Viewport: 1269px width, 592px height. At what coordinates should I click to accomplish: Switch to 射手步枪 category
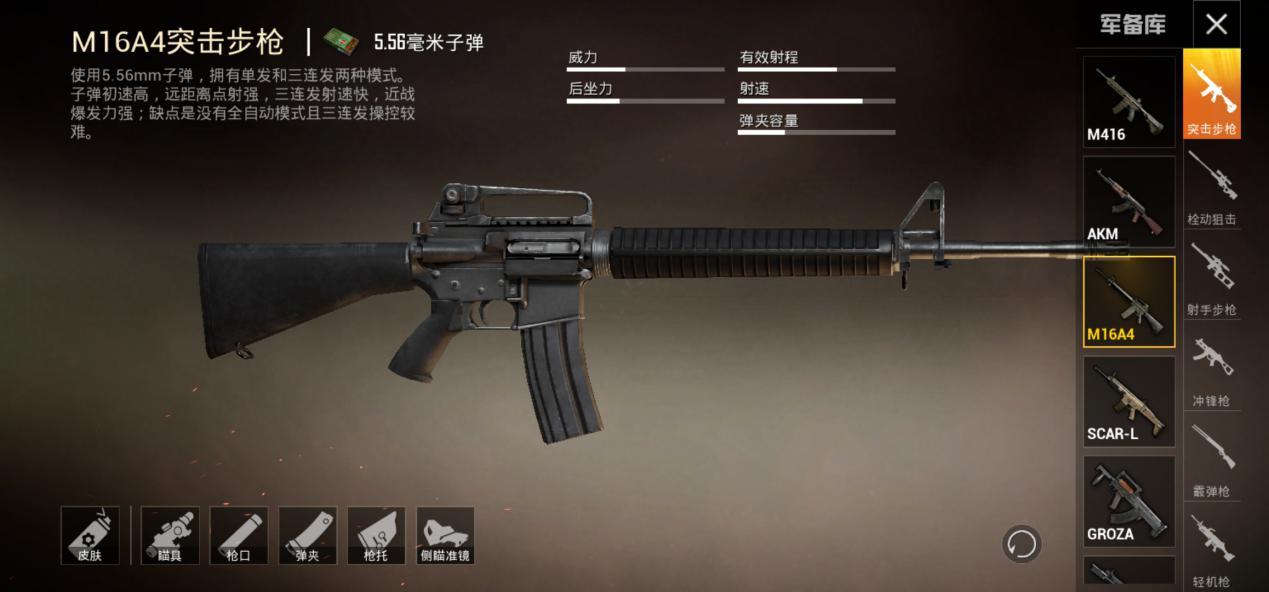pos(1212,279)
